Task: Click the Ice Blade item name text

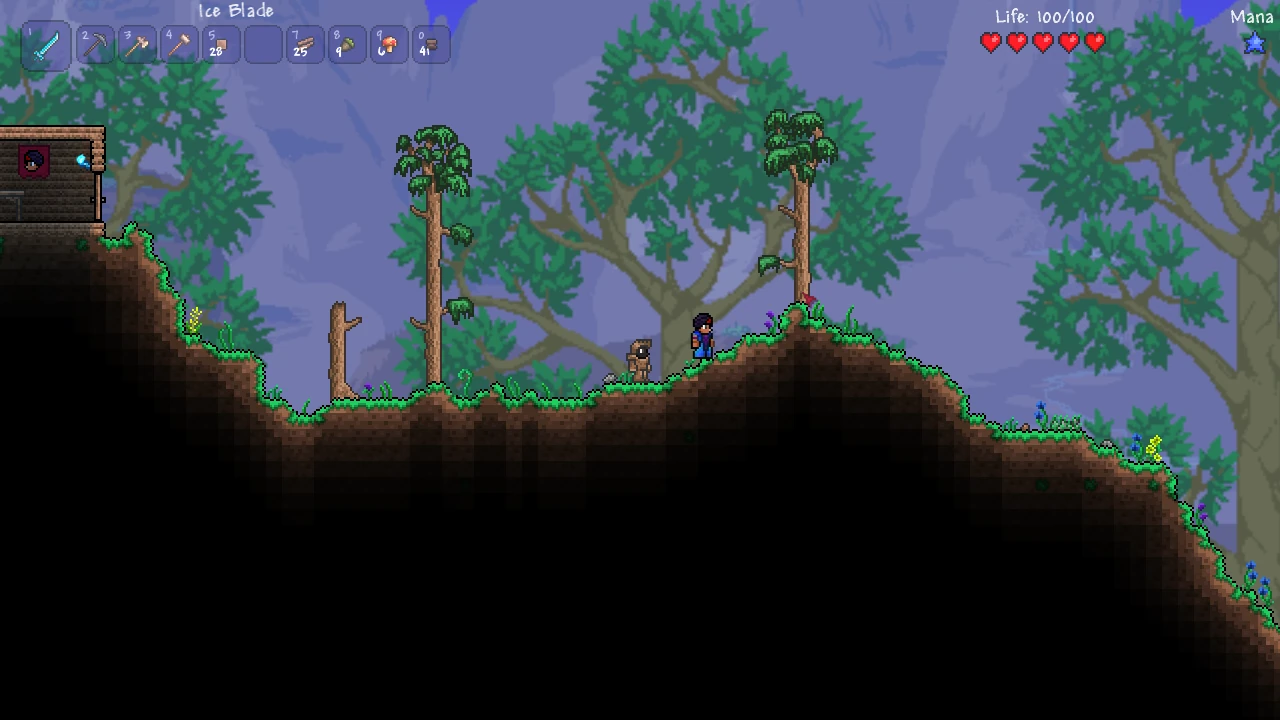Action: point(238,11)
